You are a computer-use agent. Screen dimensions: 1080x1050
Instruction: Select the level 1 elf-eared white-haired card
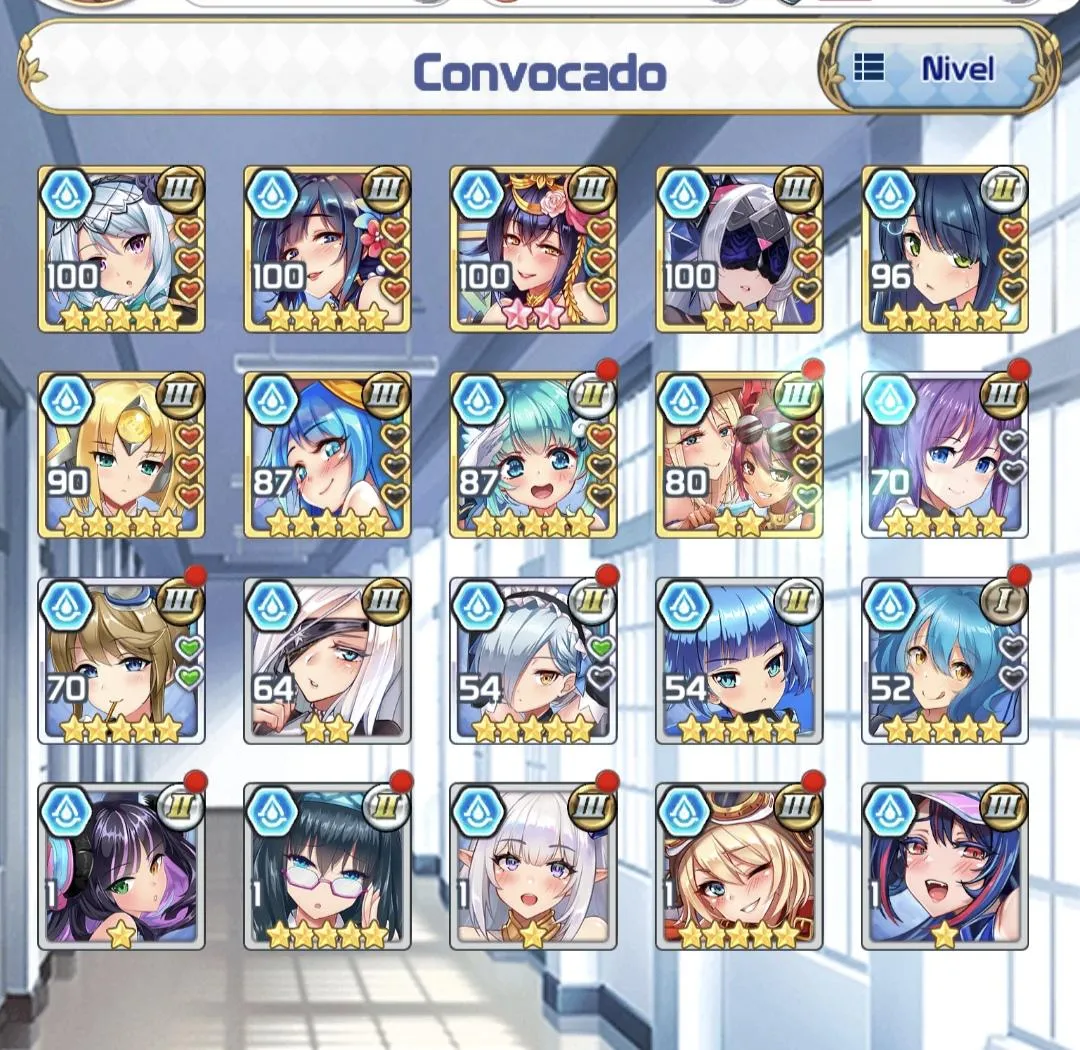tap(533, 867)
